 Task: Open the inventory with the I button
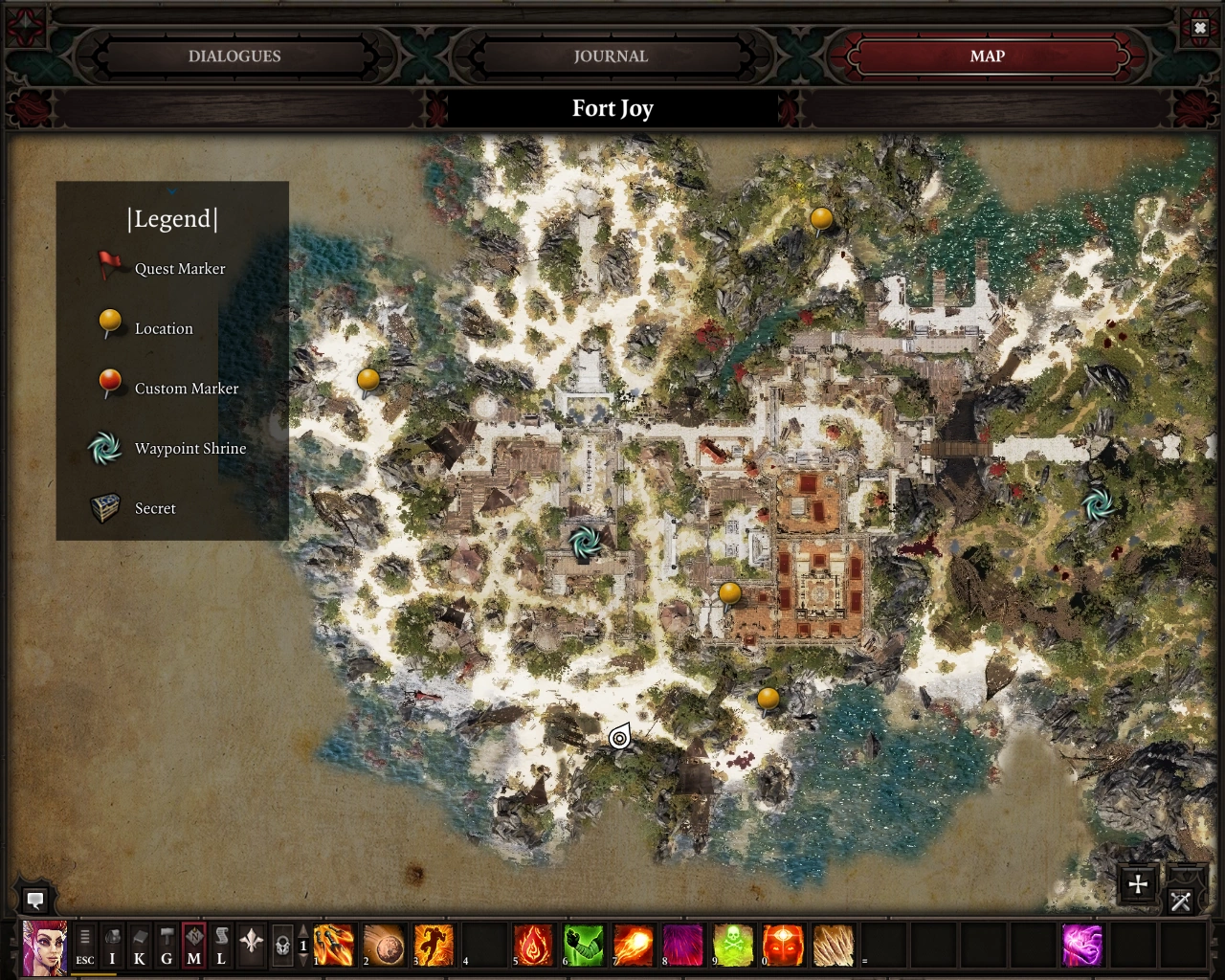pos(112,946)
